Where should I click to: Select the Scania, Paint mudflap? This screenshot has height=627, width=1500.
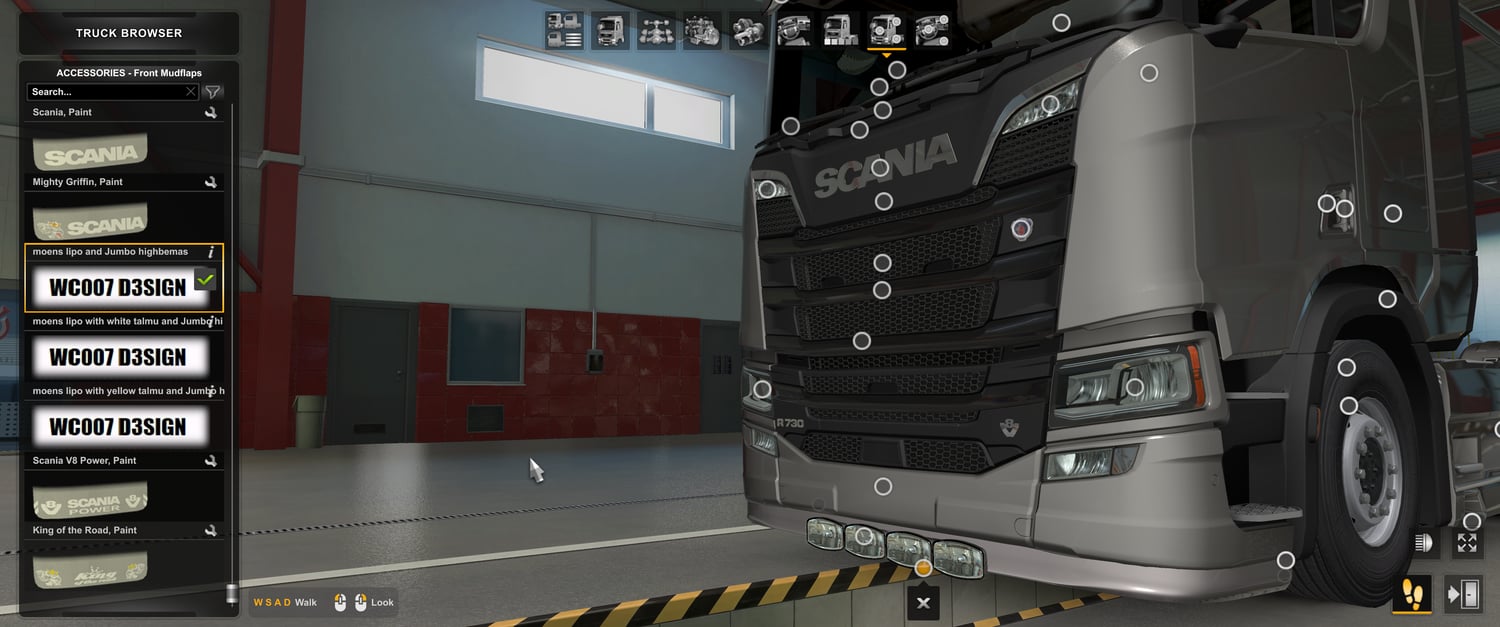(90, 154)
